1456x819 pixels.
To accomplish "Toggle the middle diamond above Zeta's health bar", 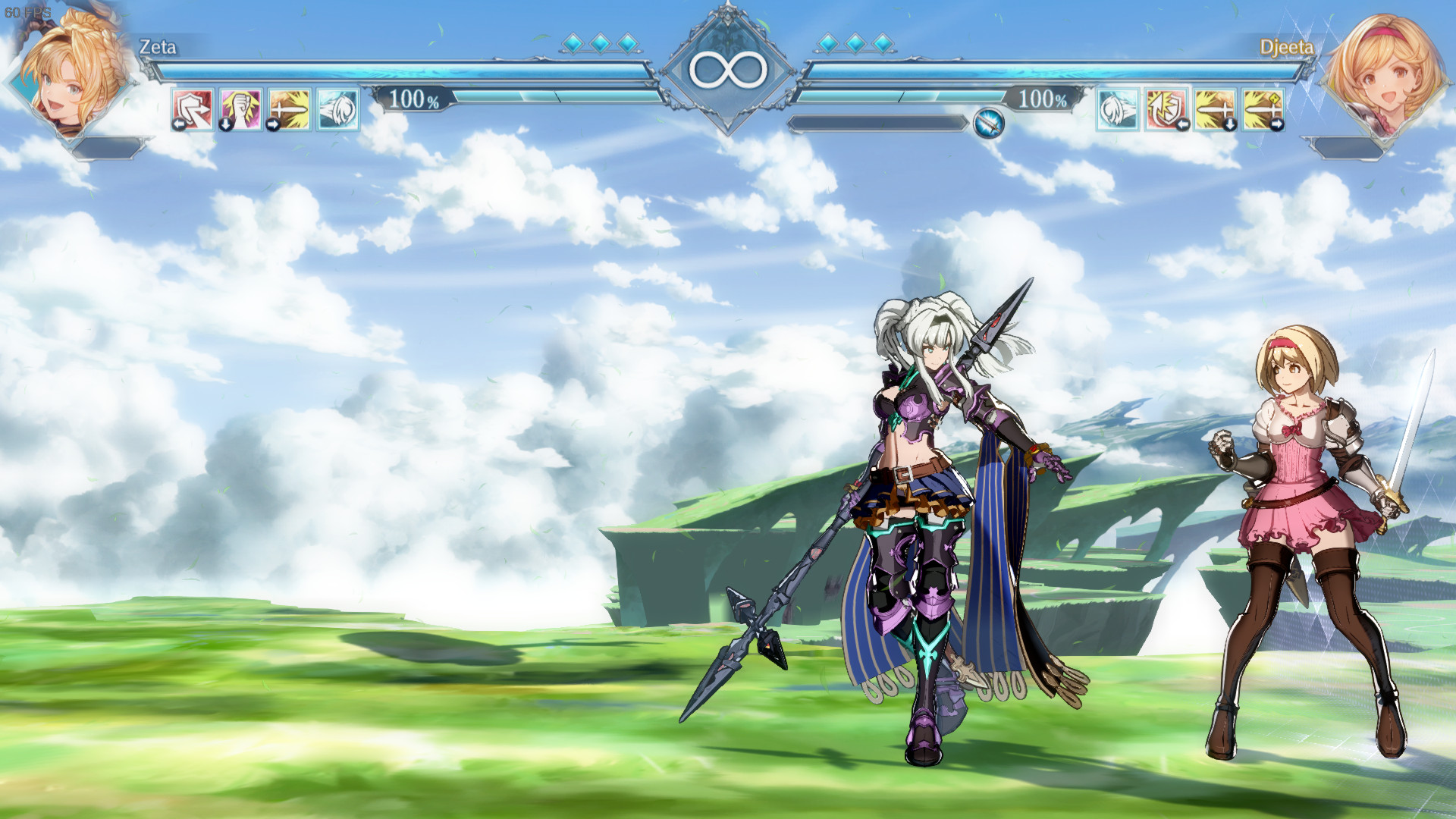I will [x=601, y=44].
